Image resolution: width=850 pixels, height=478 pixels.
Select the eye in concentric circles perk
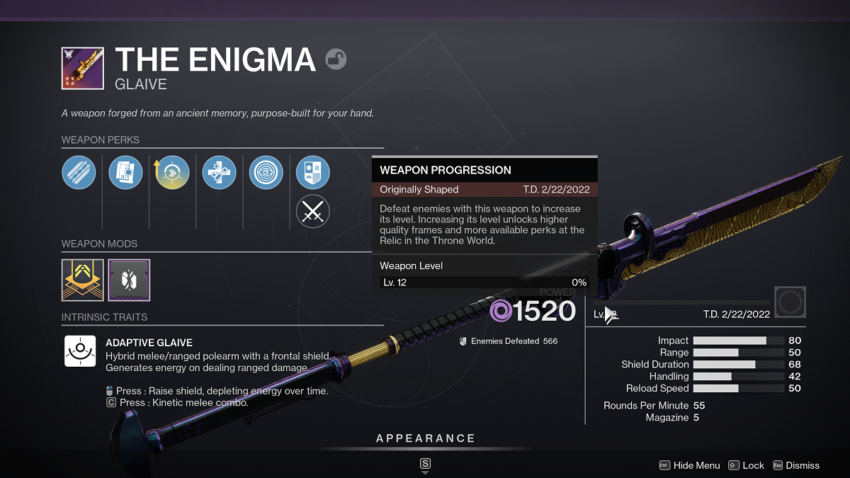coord(266,173)
